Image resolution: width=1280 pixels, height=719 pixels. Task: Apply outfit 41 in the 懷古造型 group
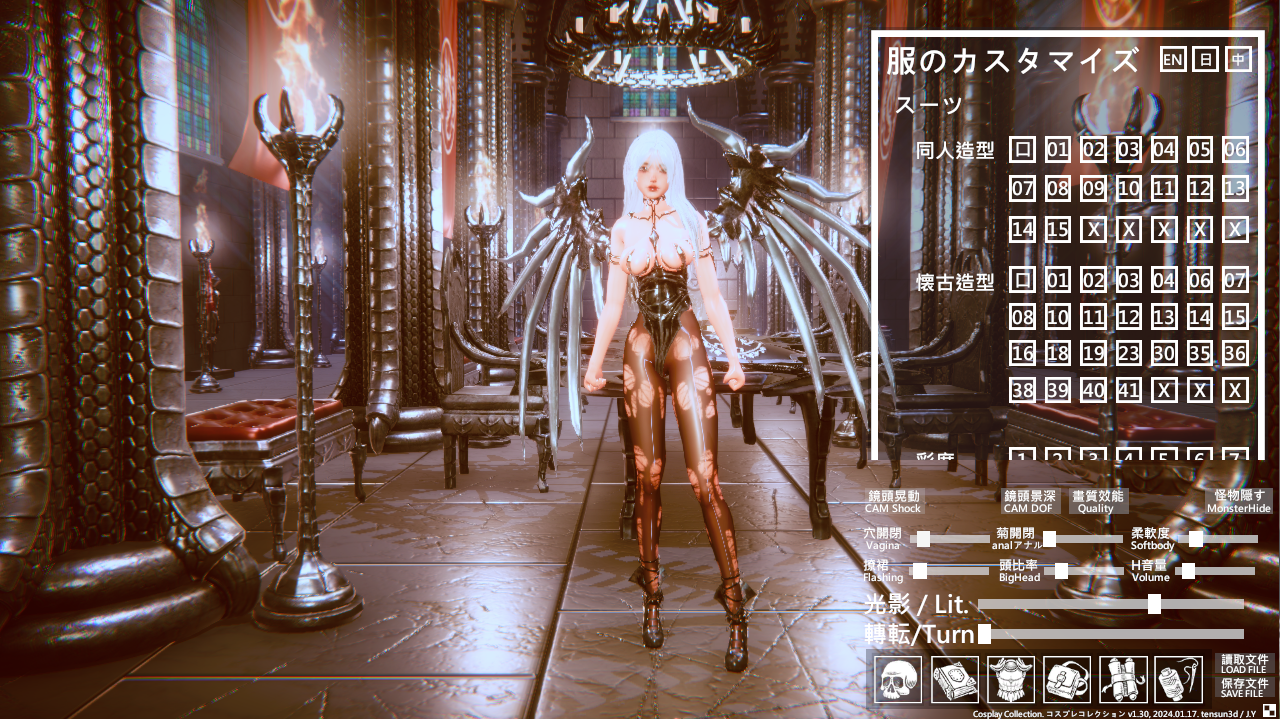[x=1129, y=390]
